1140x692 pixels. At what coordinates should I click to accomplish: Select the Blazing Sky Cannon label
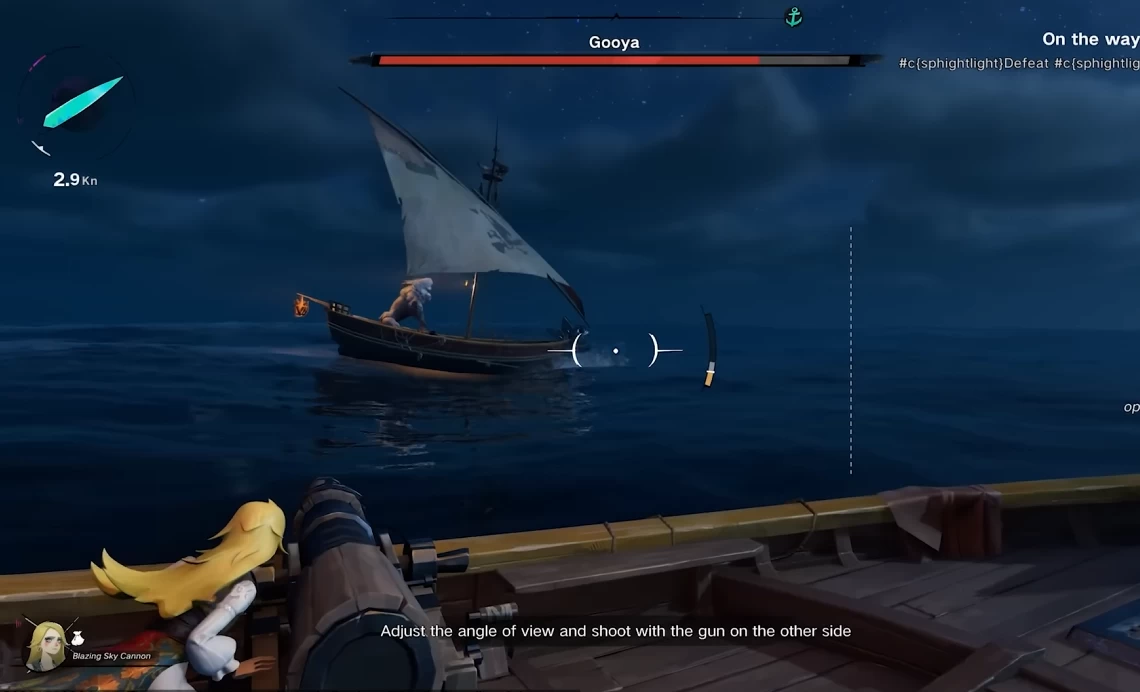point(111,657)
